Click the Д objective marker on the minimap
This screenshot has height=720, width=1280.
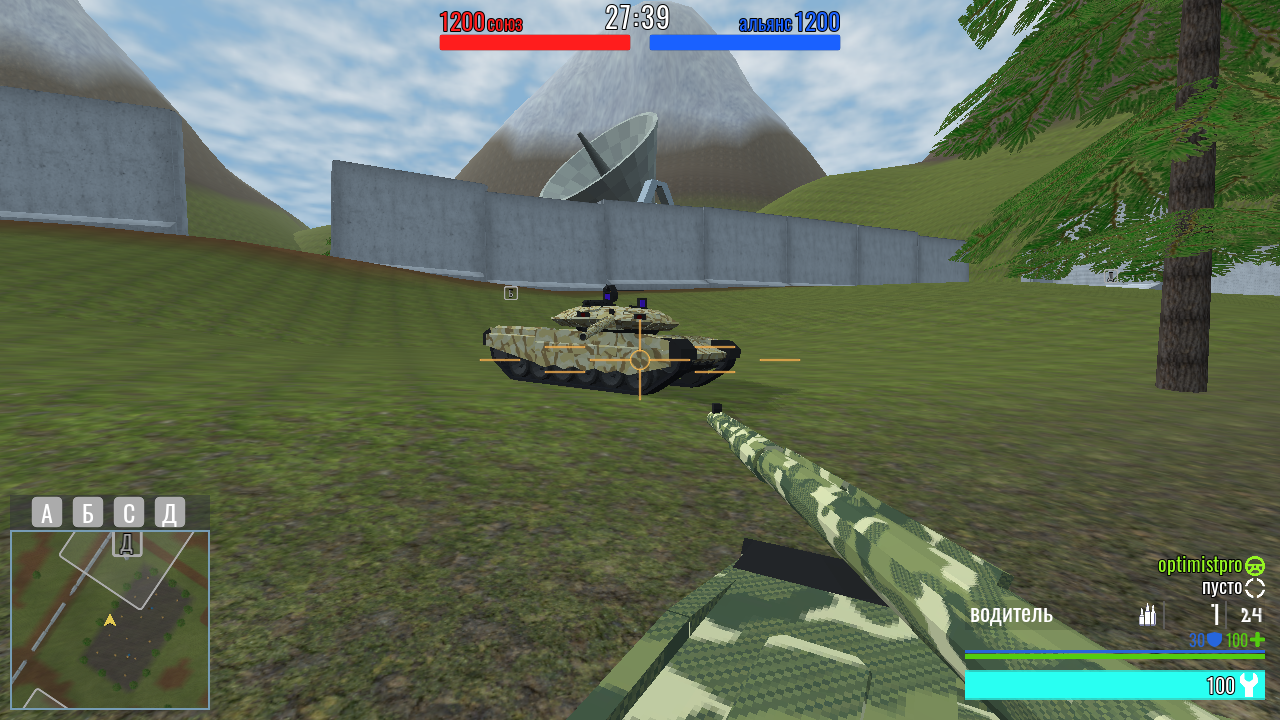tap(126, 545)
